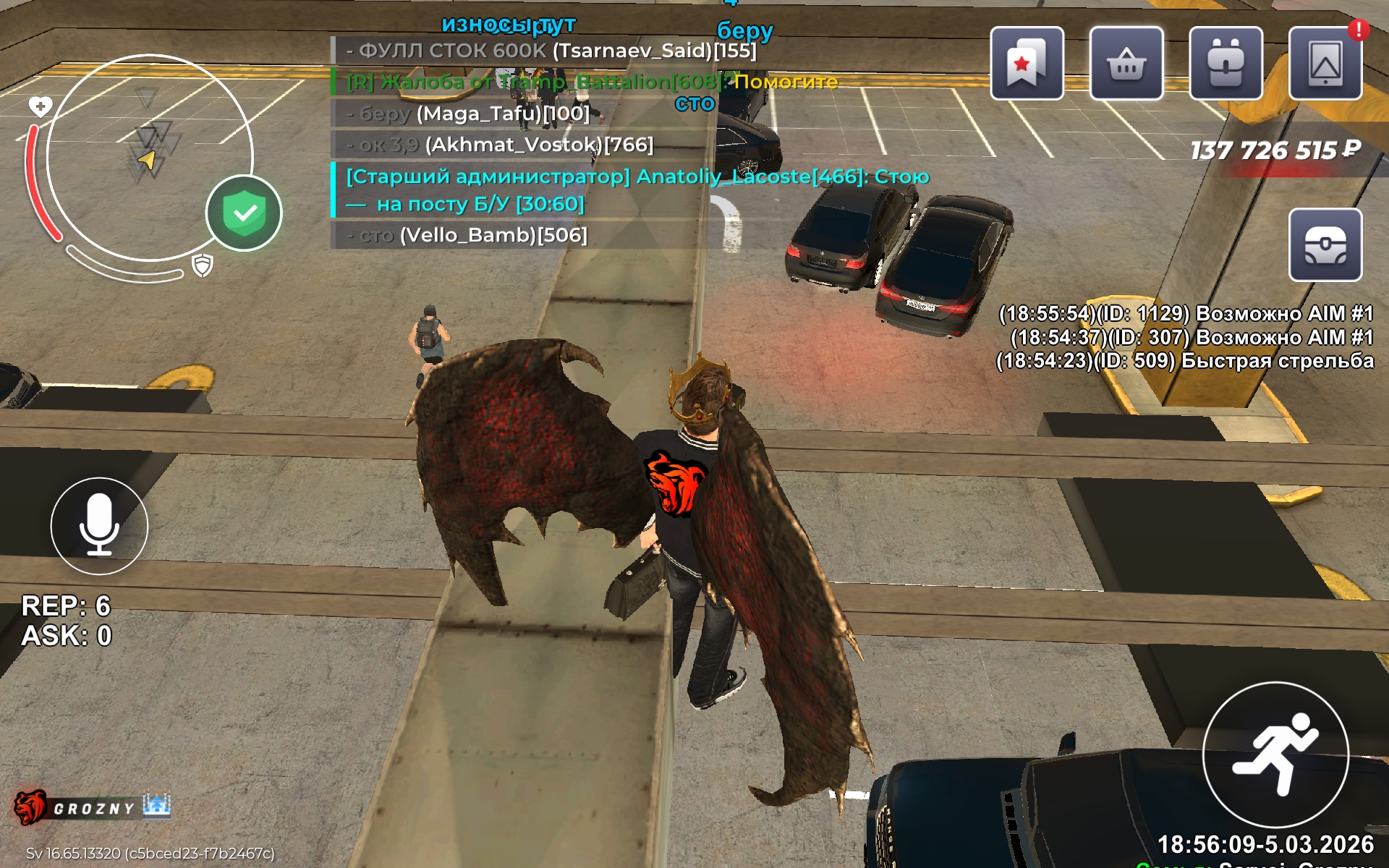Click the small armor shield icon

tap(203, 265)
